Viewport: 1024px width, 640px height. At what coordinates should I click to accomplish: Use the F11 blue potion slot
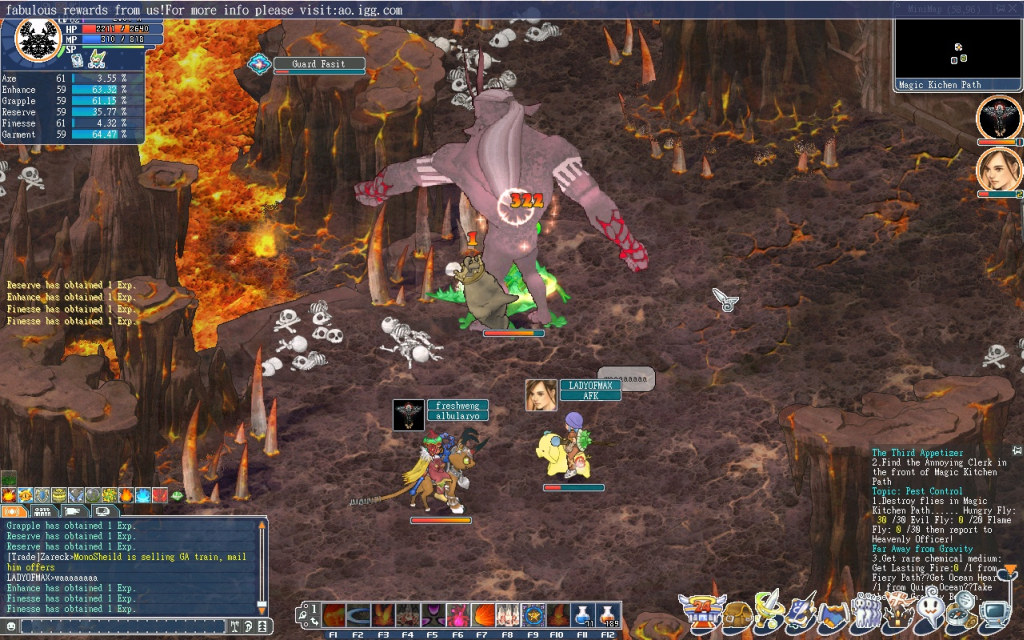[x=582, y=614]
